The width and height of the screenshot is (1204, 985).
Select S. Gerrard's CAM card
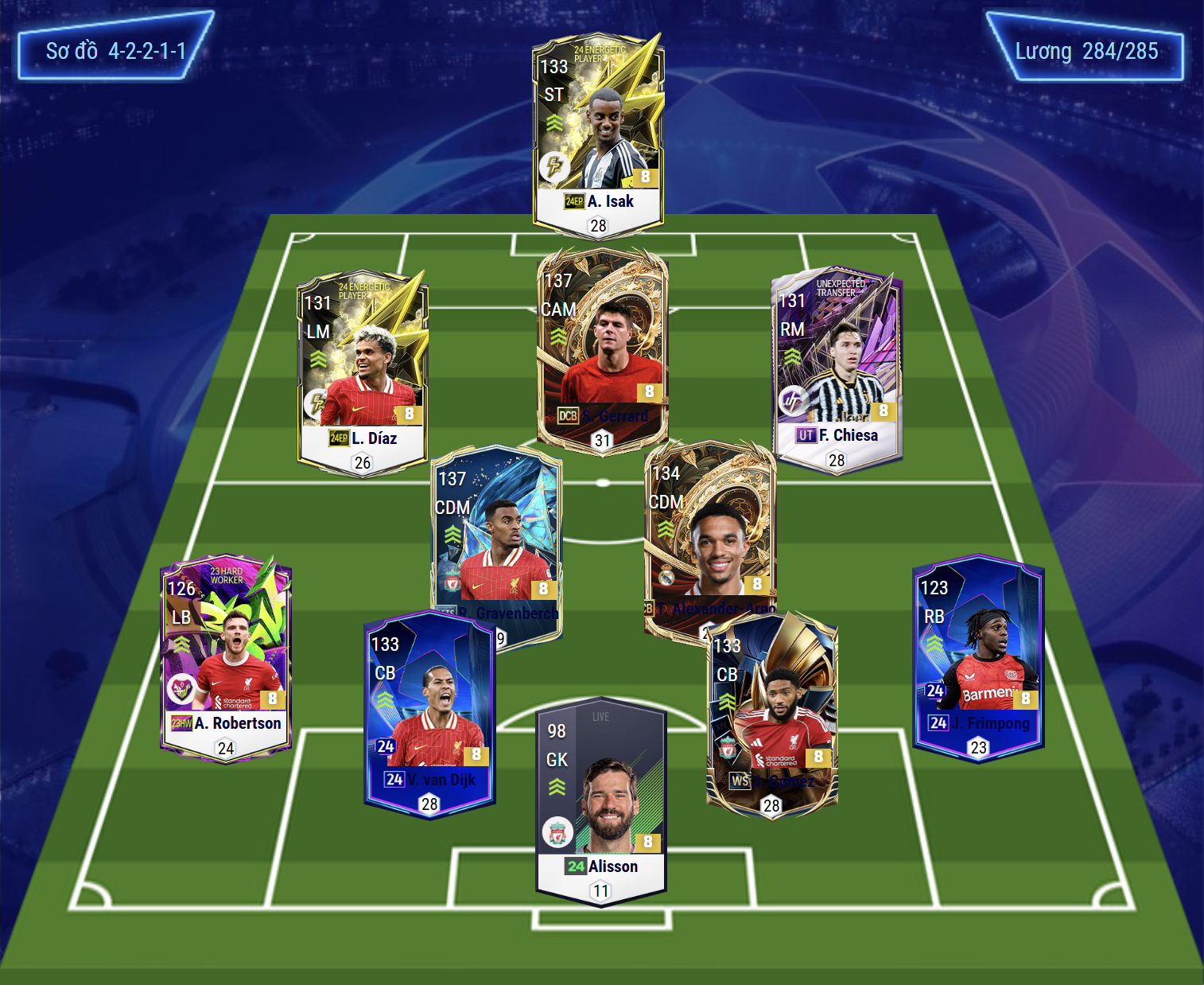[602, 350]
